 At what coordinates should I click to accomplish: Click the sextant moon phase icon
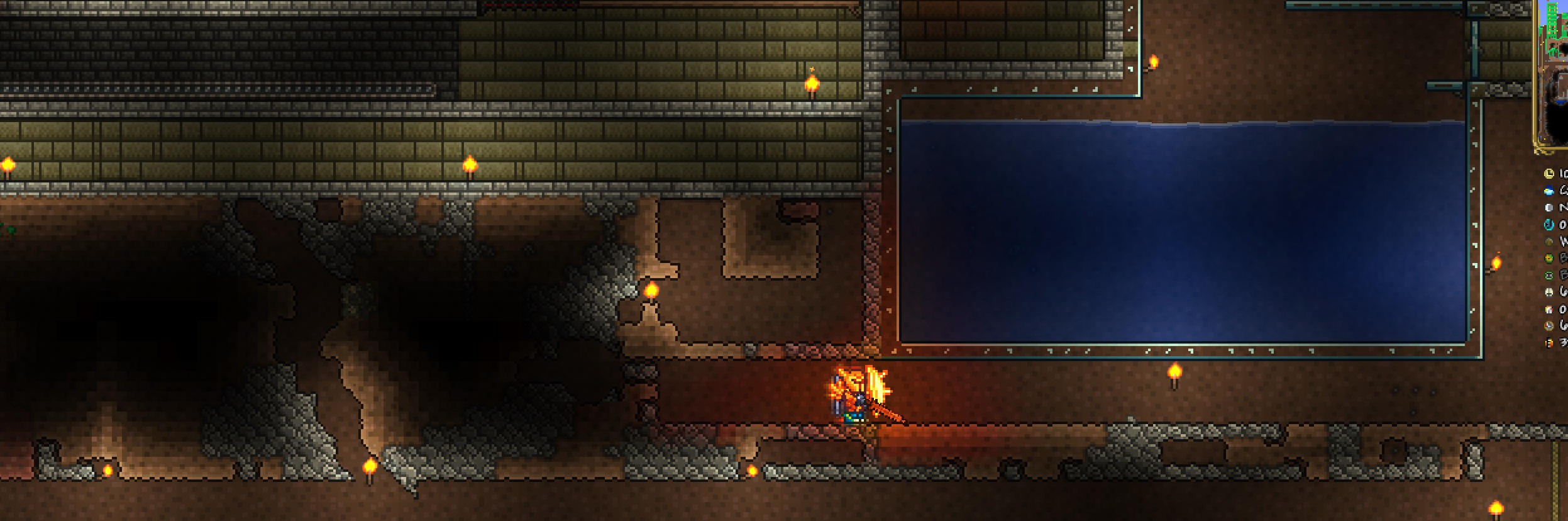tap(1549, 208)
